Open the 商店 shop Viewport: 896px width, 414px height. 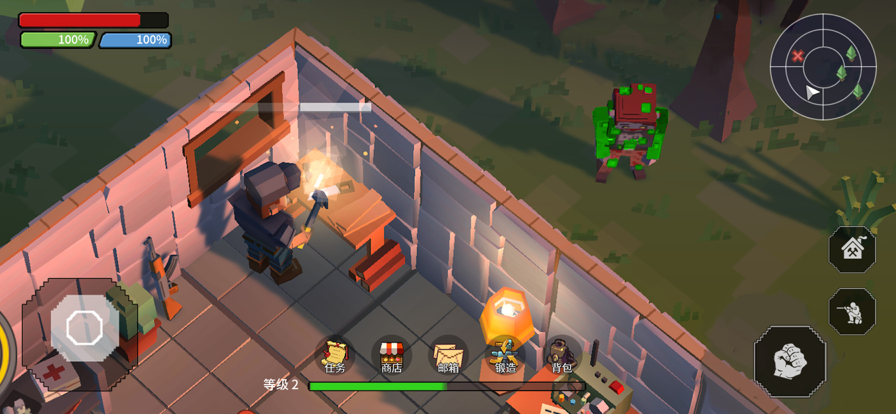click(x=391, y=356)
